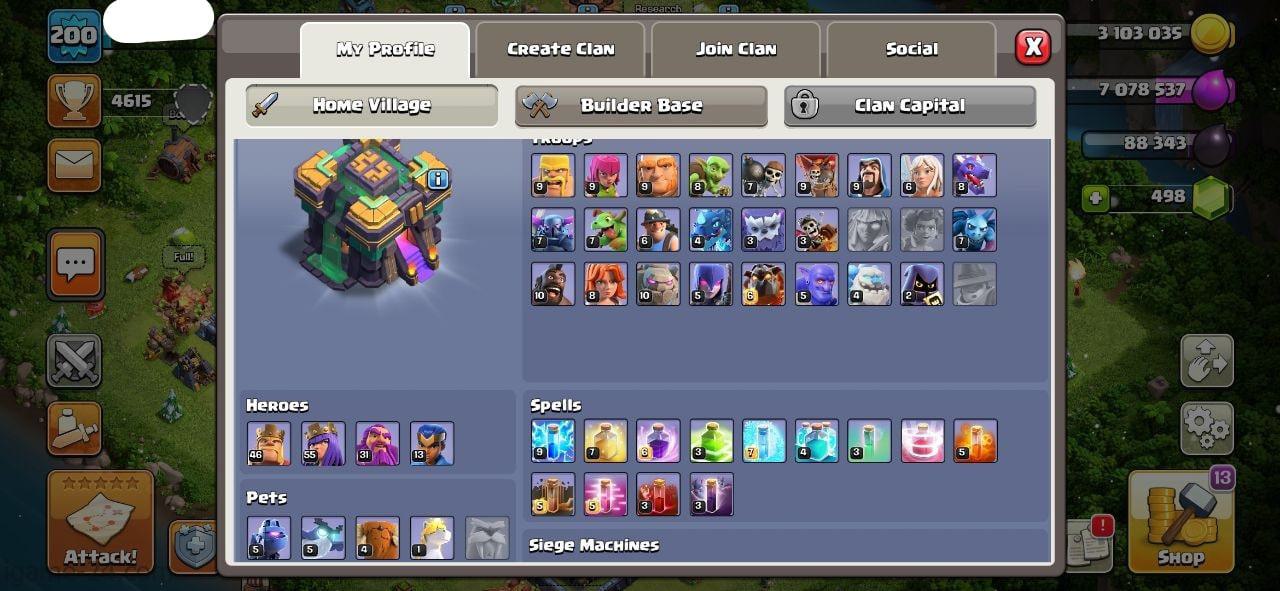Open the chat speech bubble panel
This screenshot has width=1280, height=591.
click(x=75, y=265)
